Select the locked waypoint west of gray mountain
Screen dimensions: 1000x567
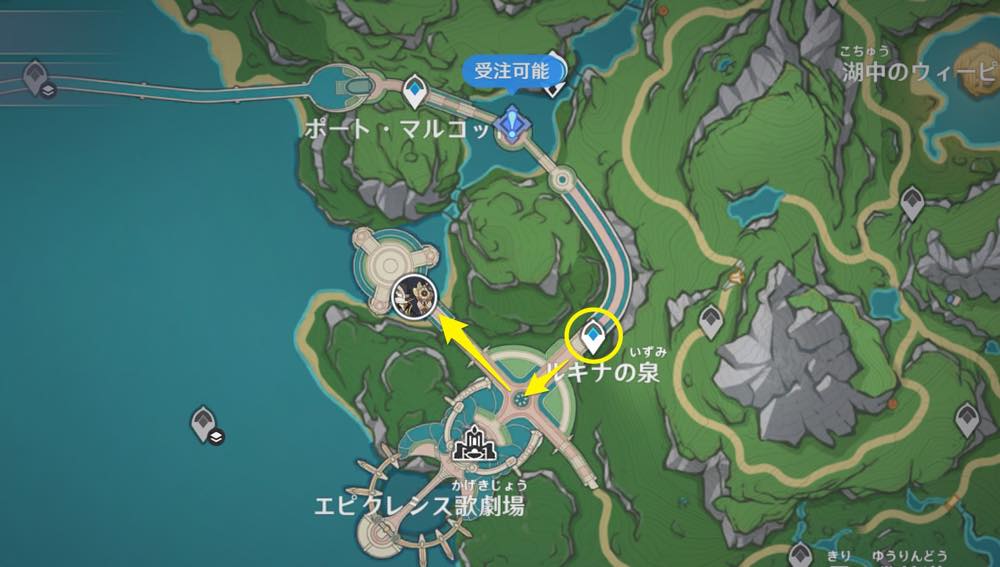click(x=711, y=321)
